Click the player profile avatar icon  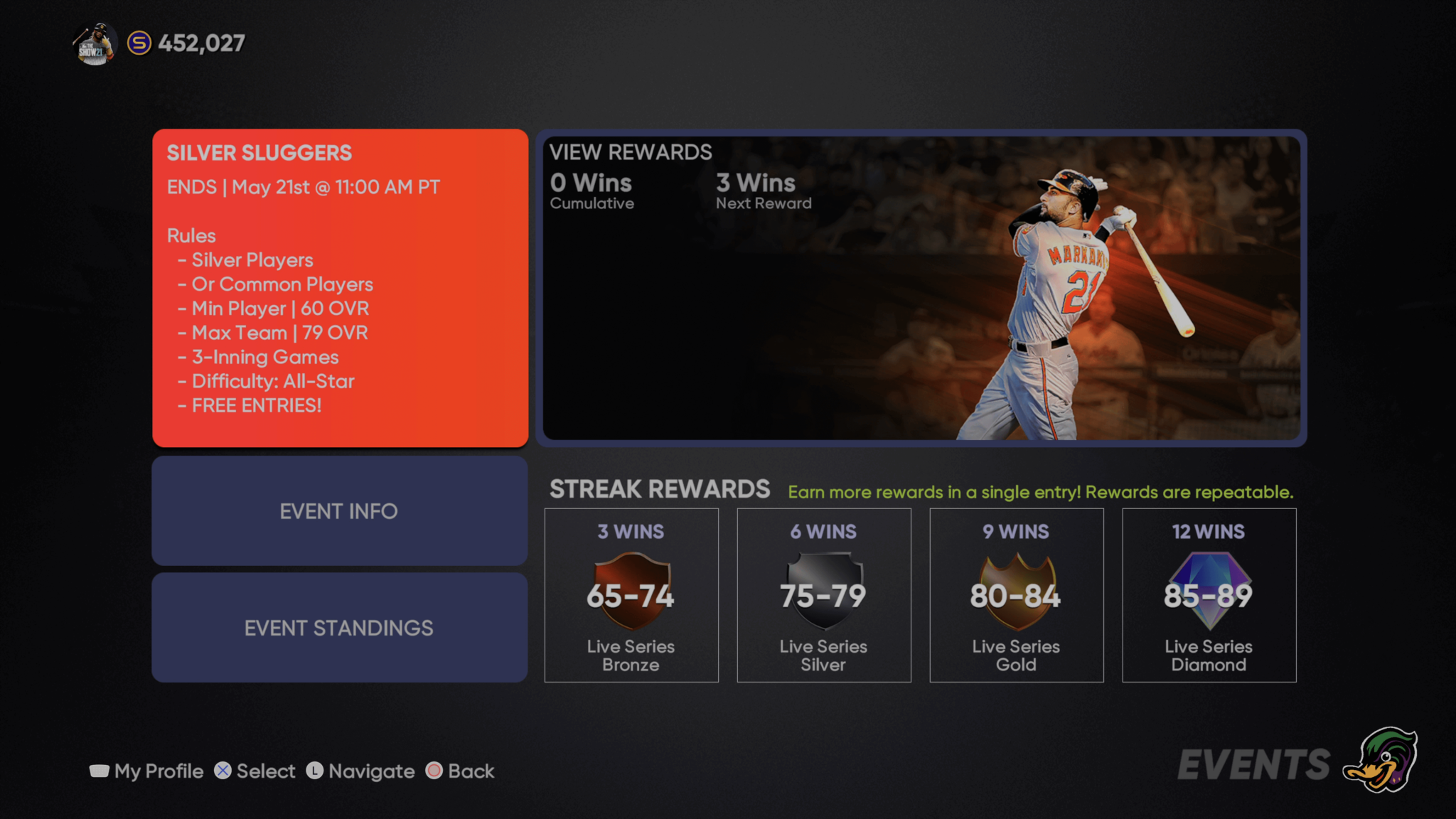click(x=95, y=44)
